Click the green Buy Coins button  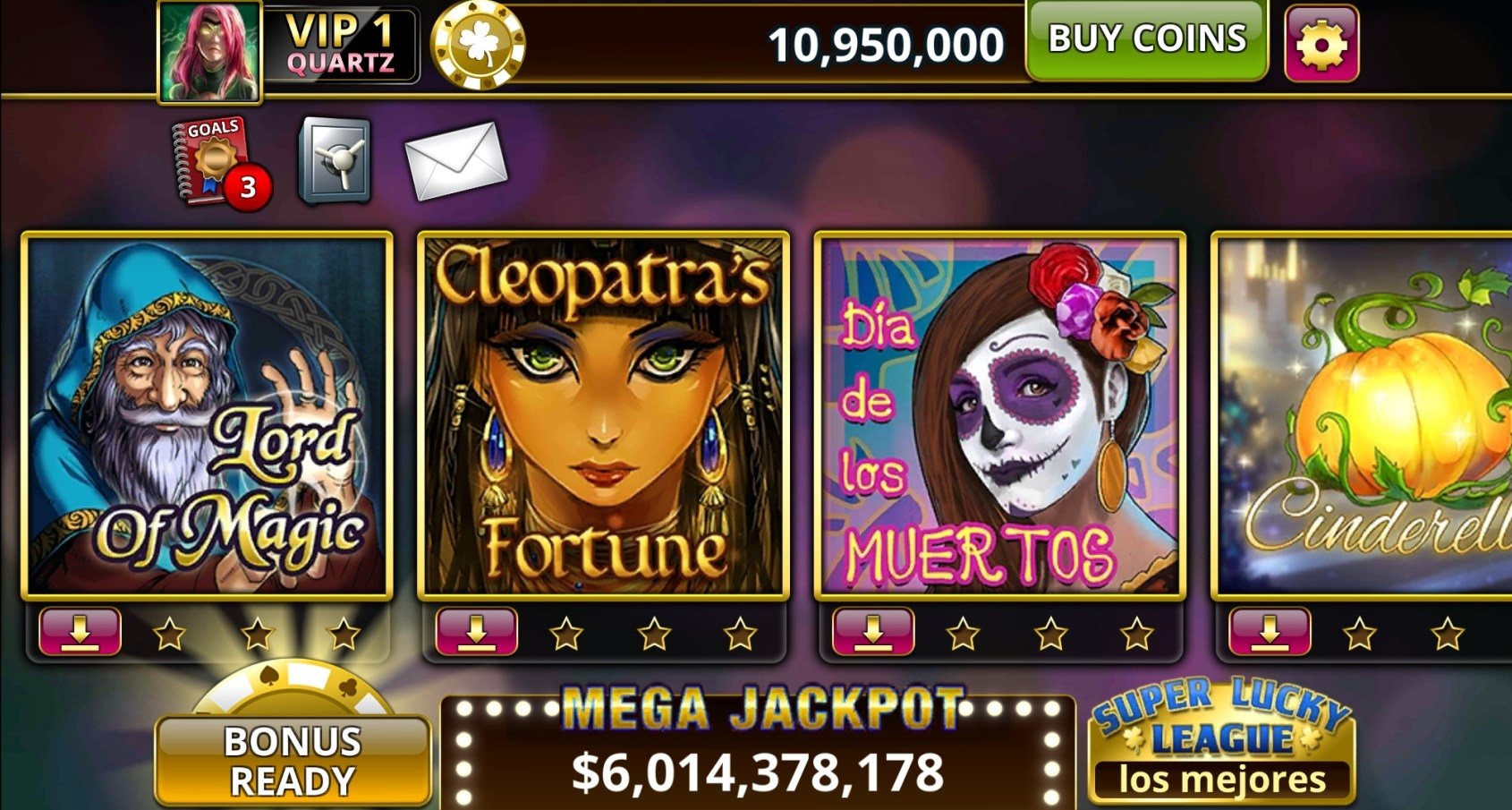(x=1146, y=40)
